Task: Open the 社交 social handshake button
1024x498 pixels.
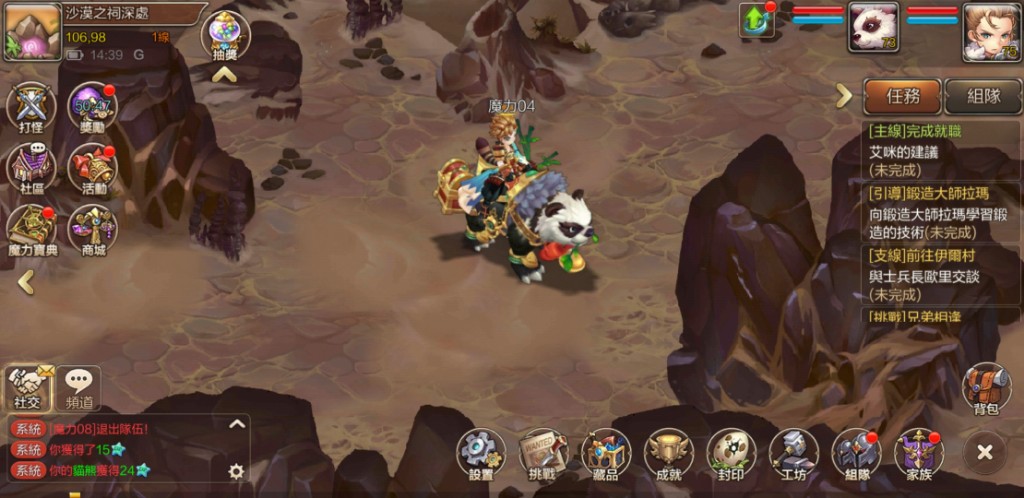Action: (x=29, y=385)
